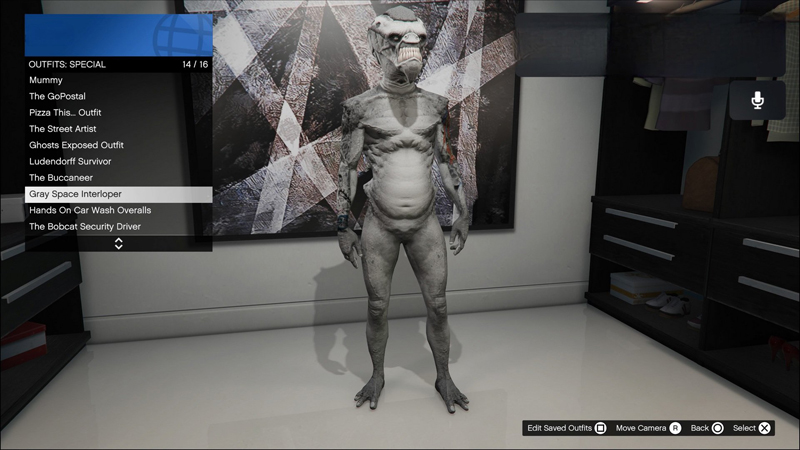This screenshot has width=800, height=450.
Task: Pick The Buccaneer outfit
Action: tap(117, 178)
